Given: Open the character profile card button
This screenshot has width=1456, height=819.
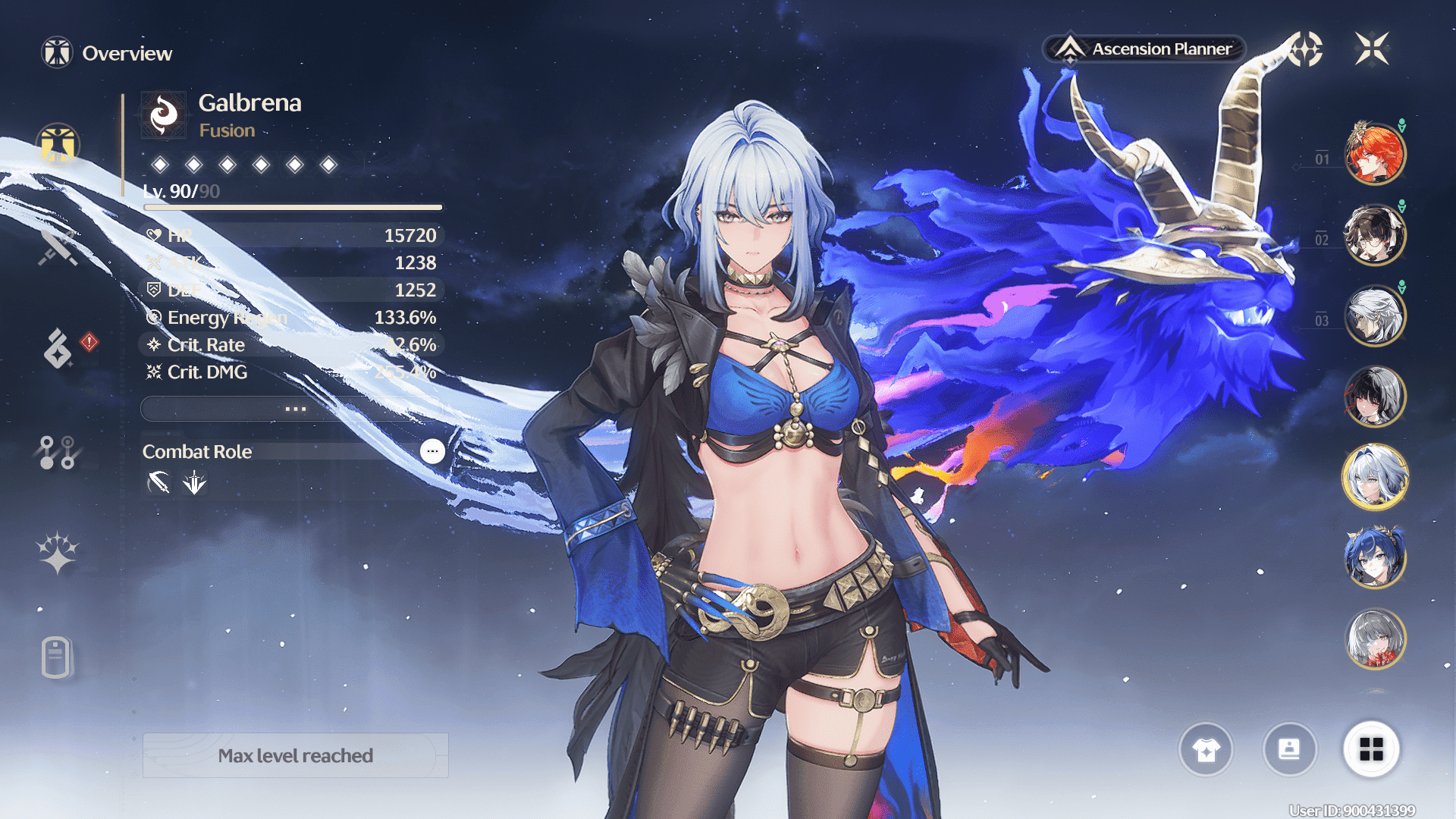Looking at the screenshot, I should (1289, 750).
